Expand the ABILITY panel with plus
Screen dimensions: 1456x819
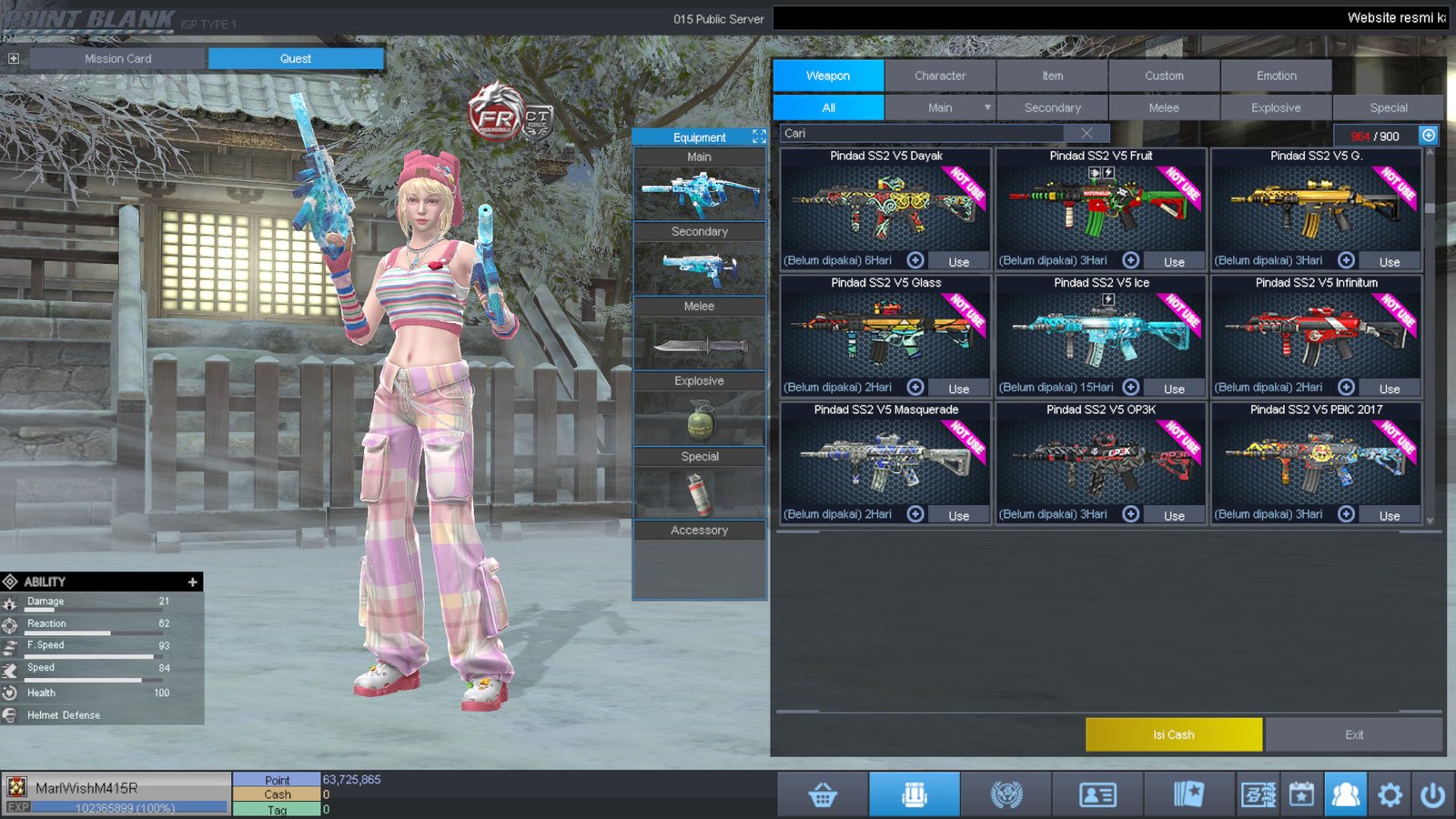click(x=192, y=581)
